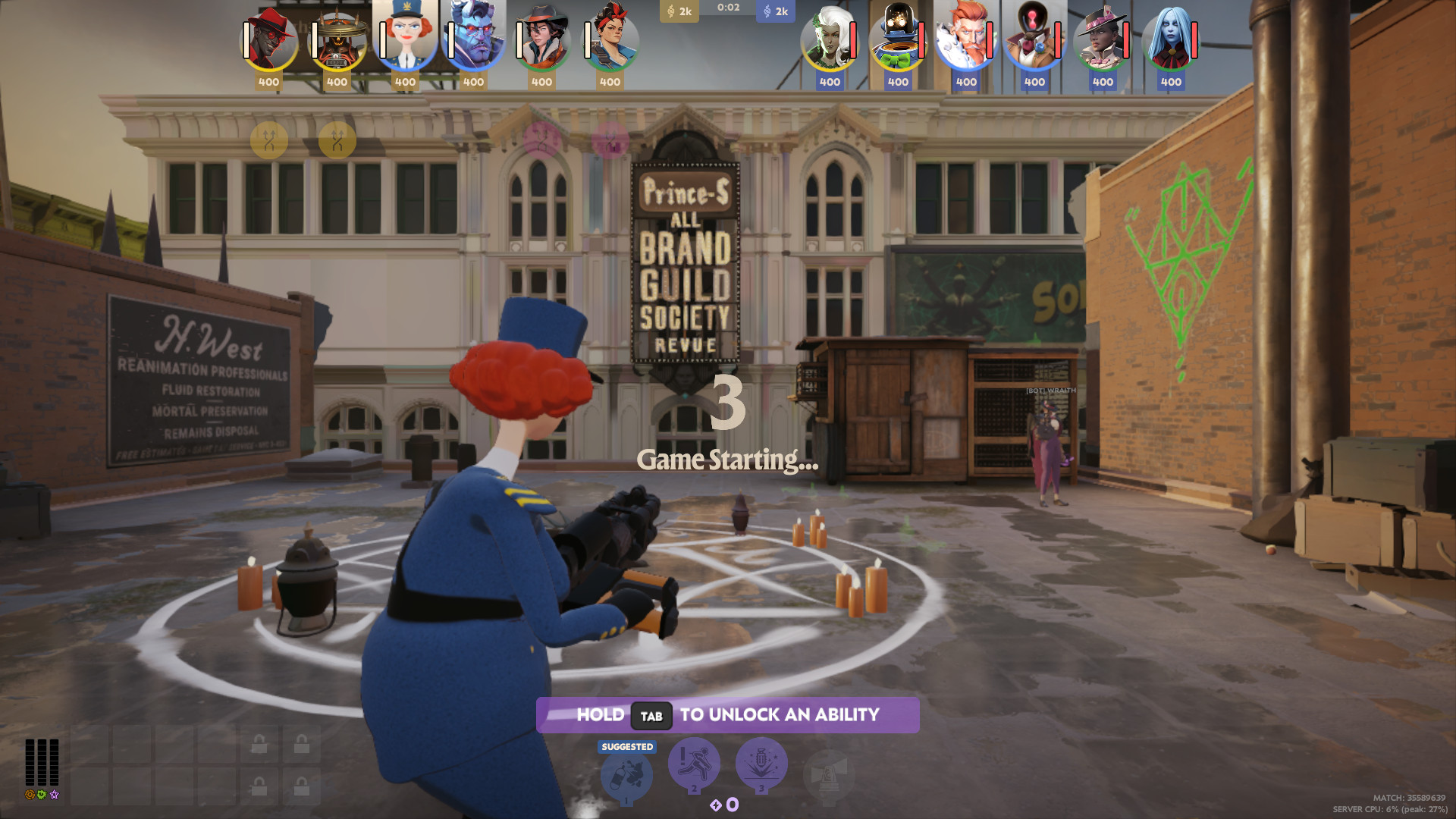Click the red-fedora vampire teammate portrait

(x=270, y=36)
